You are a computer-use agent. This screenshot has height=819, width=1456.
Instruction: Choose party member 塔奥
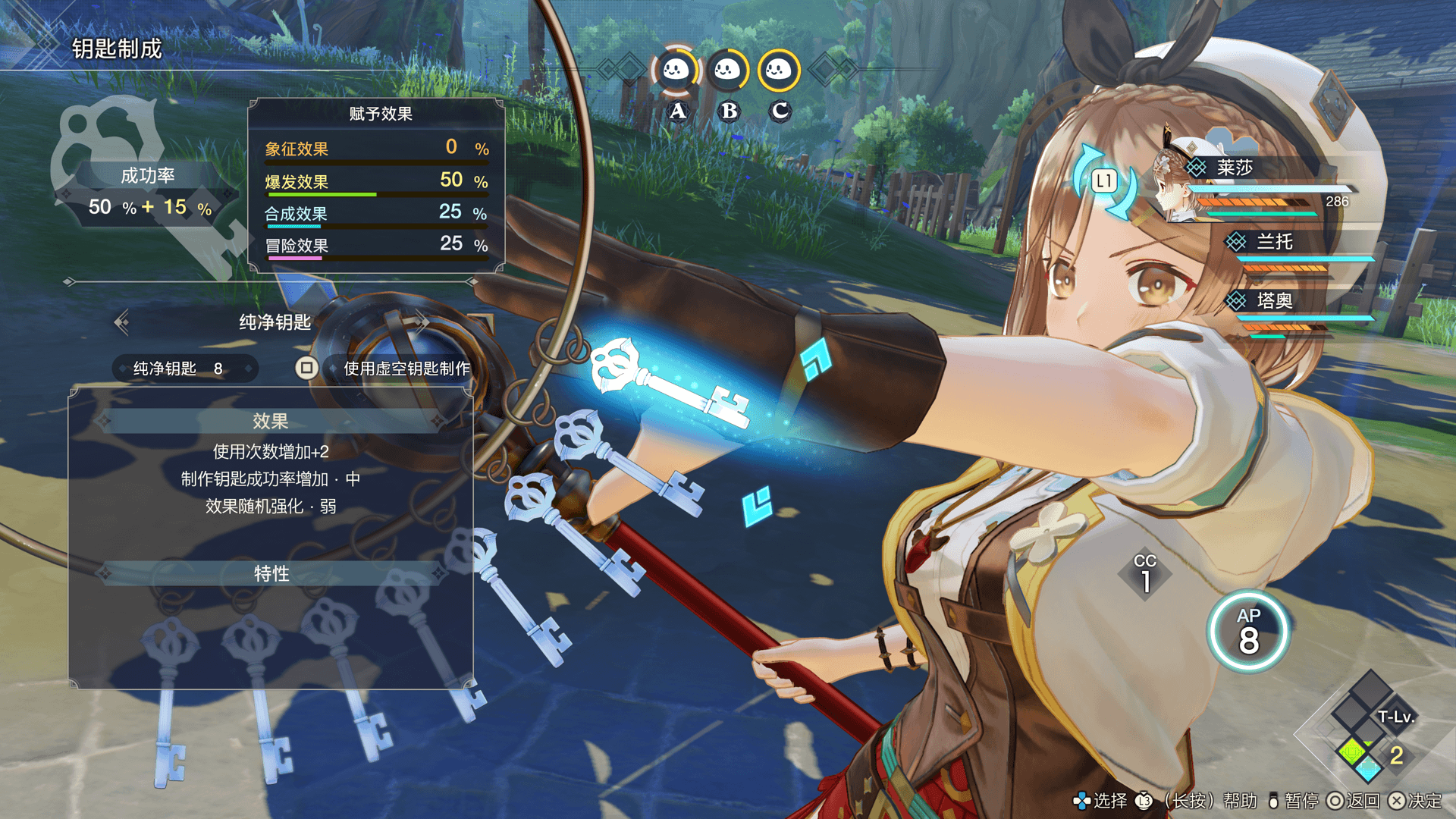click(x=1274, y=301)
